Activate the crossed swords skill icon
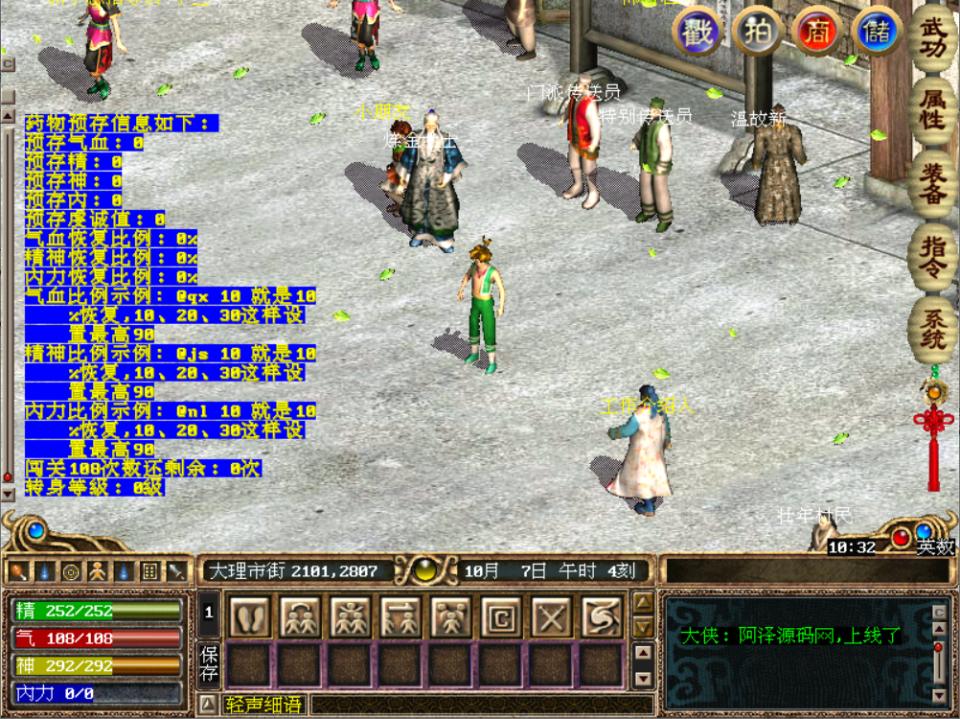 [551, 617]
